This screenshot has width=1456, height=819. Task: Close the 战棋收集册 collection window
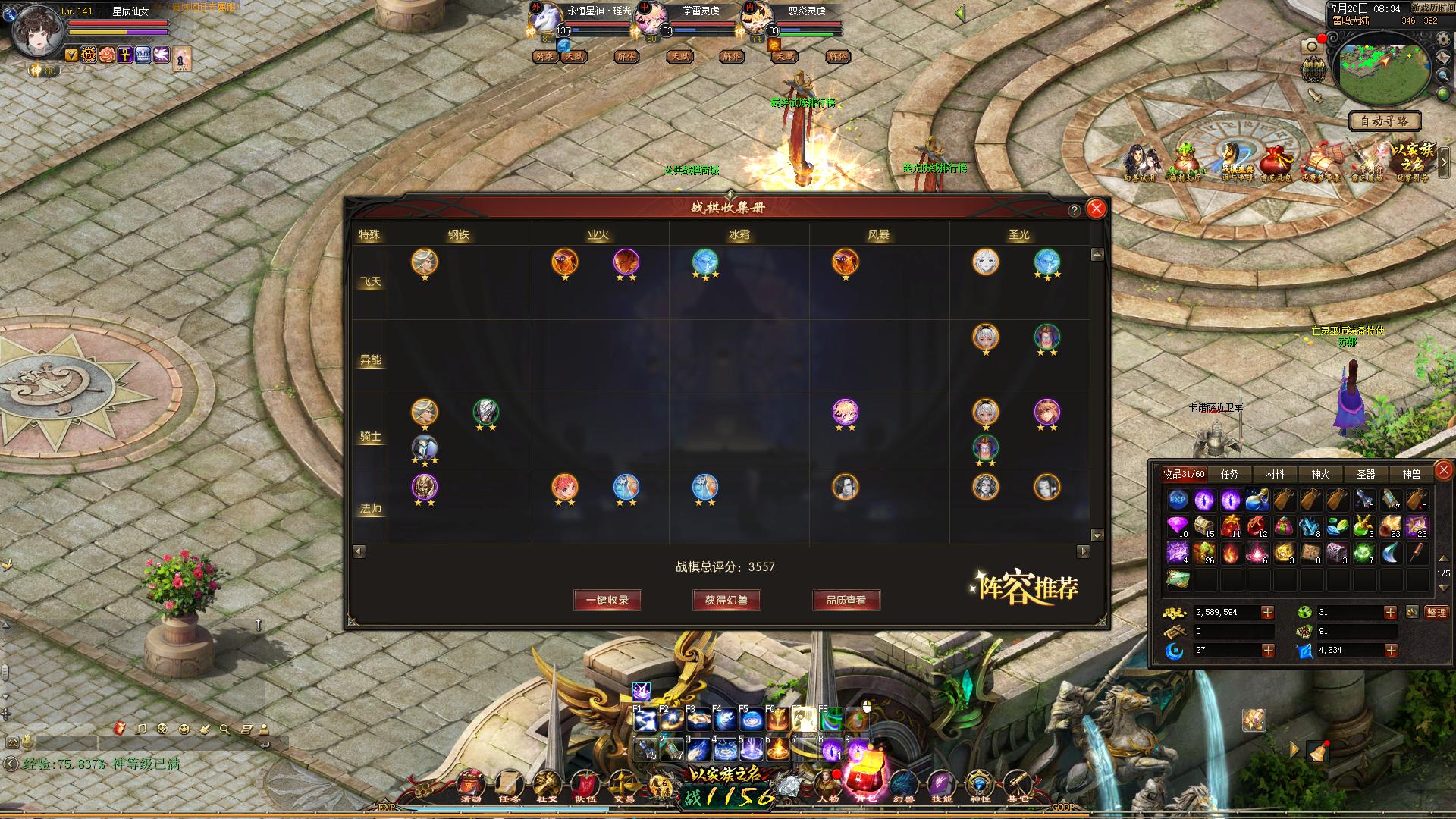tap(1096, 209)
